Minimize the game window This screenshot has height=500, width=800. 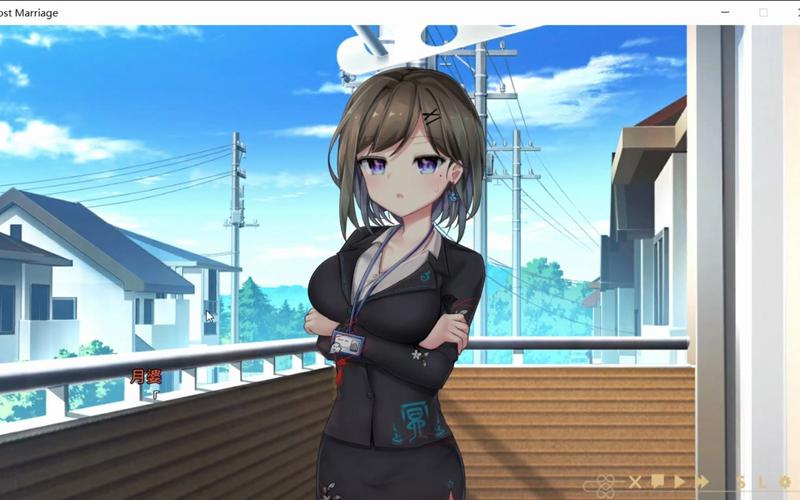[x=724, y=12]
